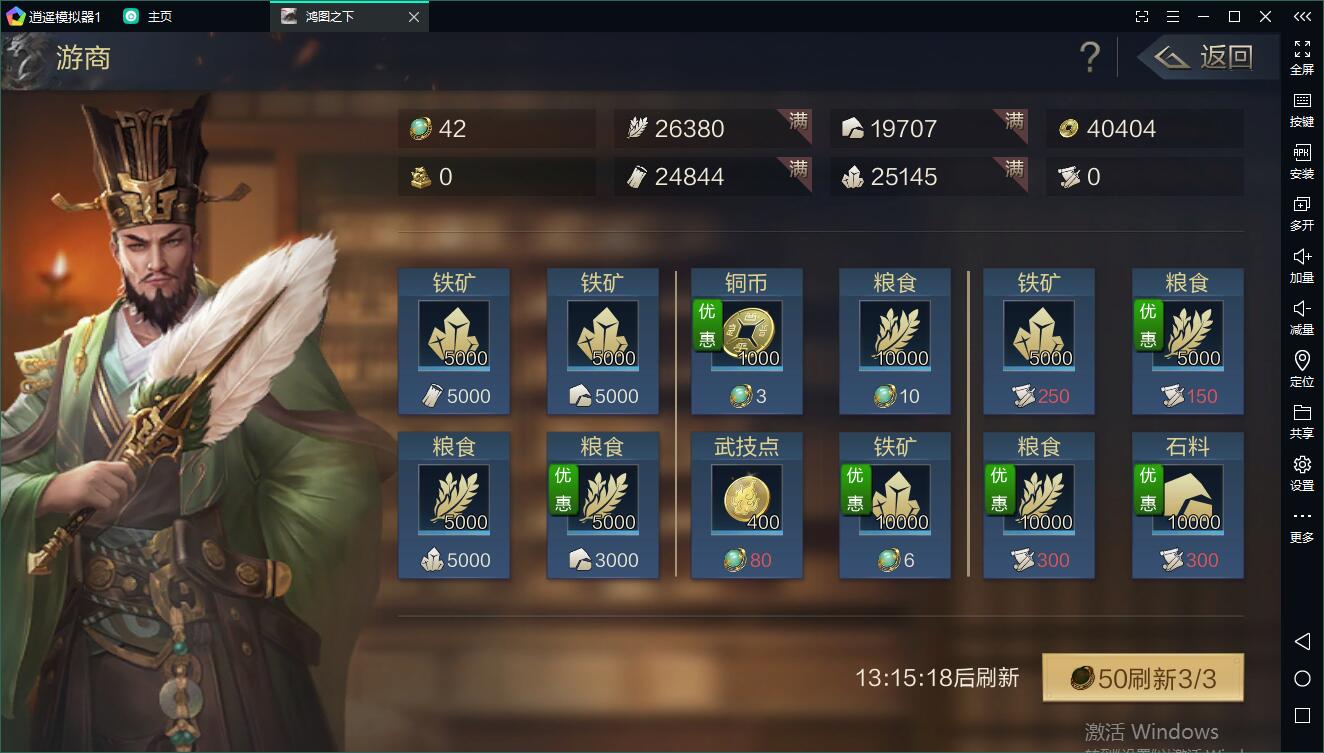Select the 石料 10000 offer
Image resolution: width=1324 pixels, height=753 pixels.
pos(1187,504)
